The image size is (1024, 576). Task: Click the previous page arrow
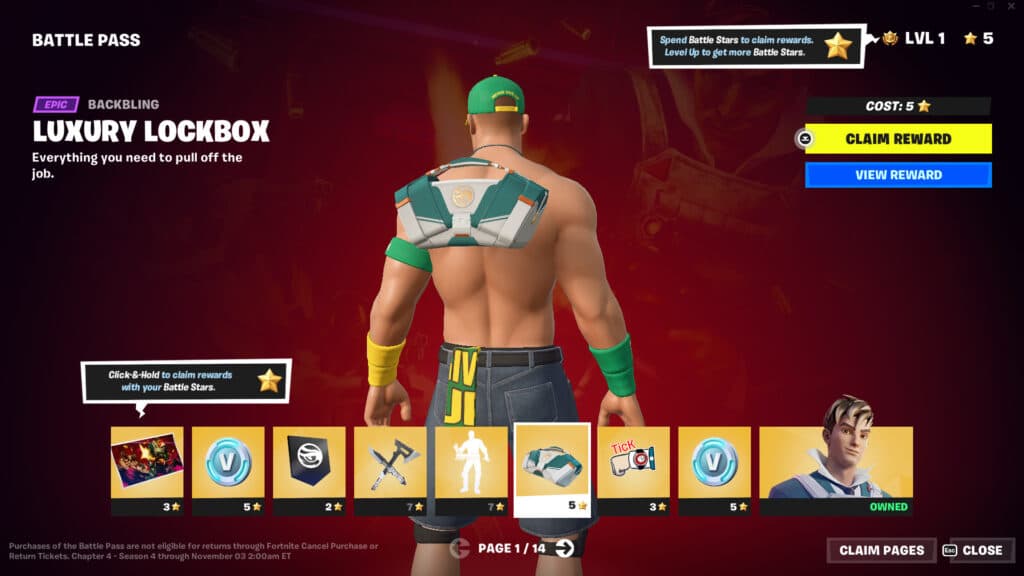click(460, 547)
